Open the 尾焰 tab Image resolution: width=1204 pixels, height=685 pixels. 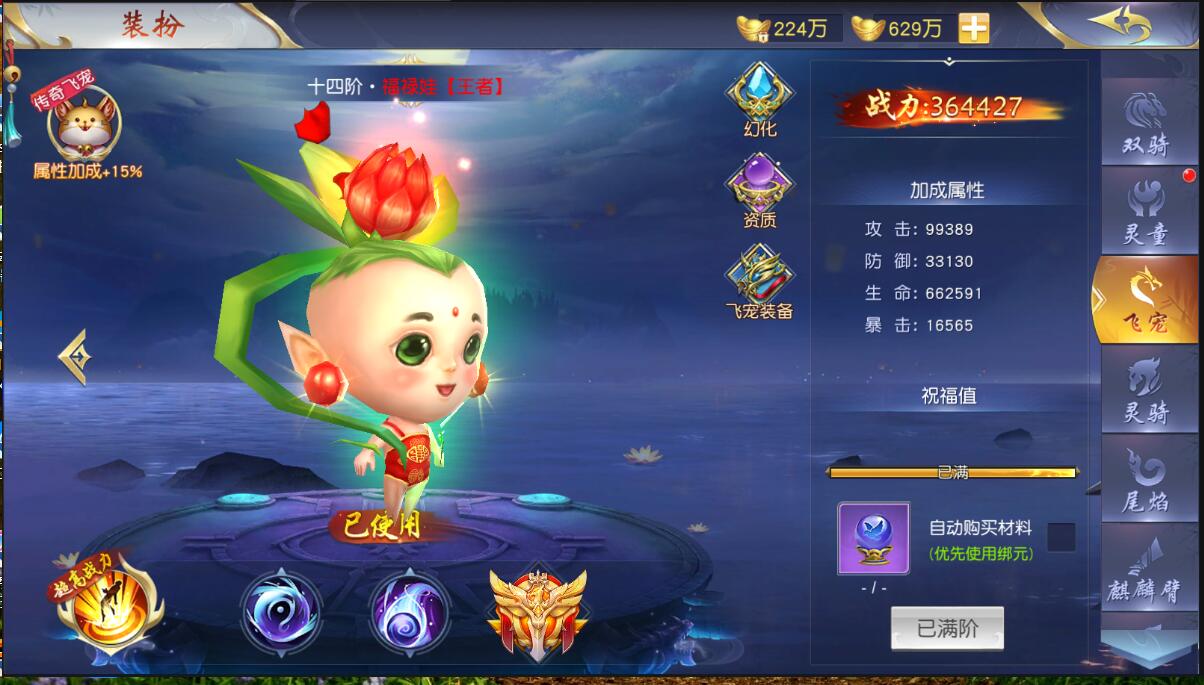[1147, 479]
